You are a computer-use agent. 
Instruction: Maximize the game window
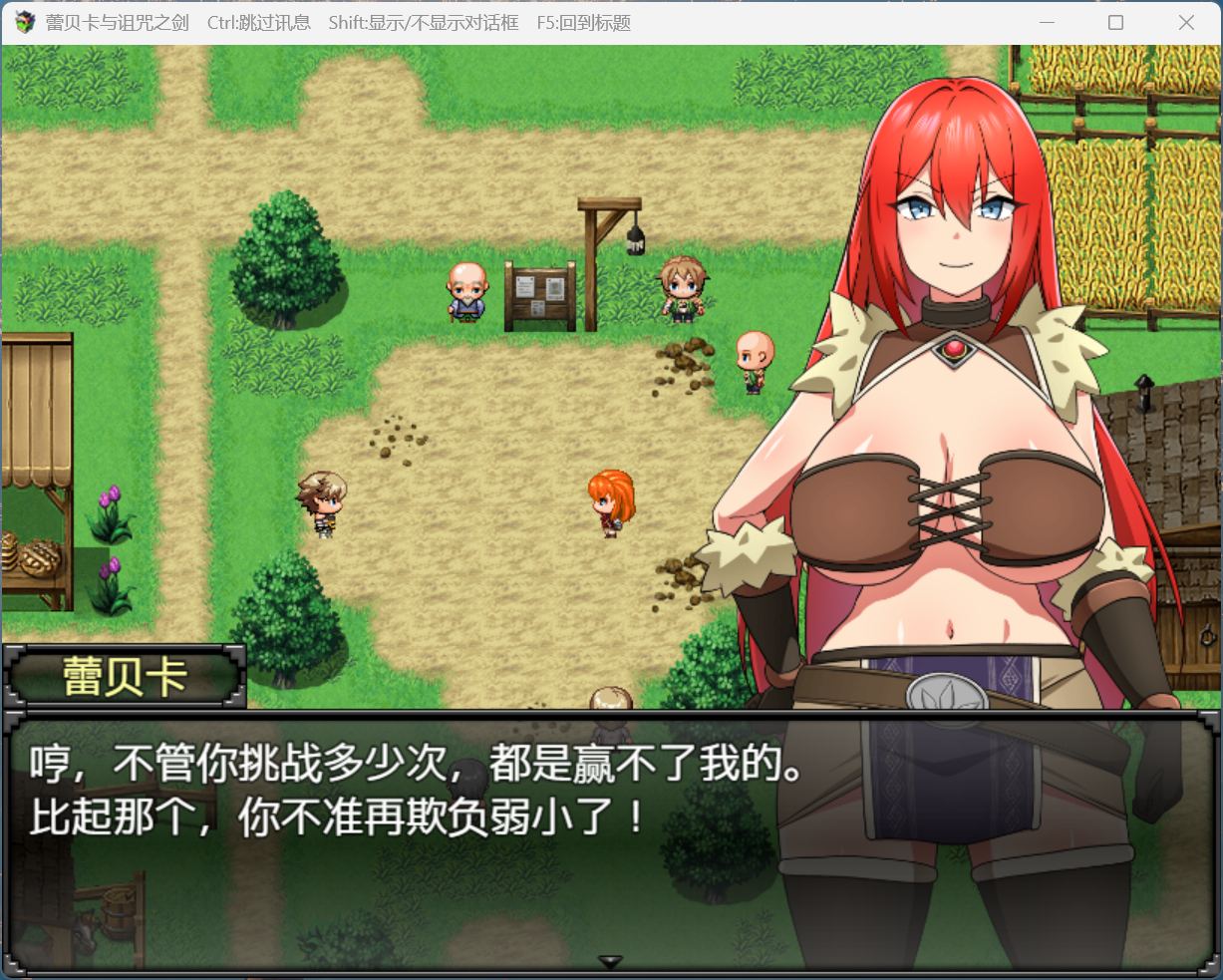[x=1115, y=22]
